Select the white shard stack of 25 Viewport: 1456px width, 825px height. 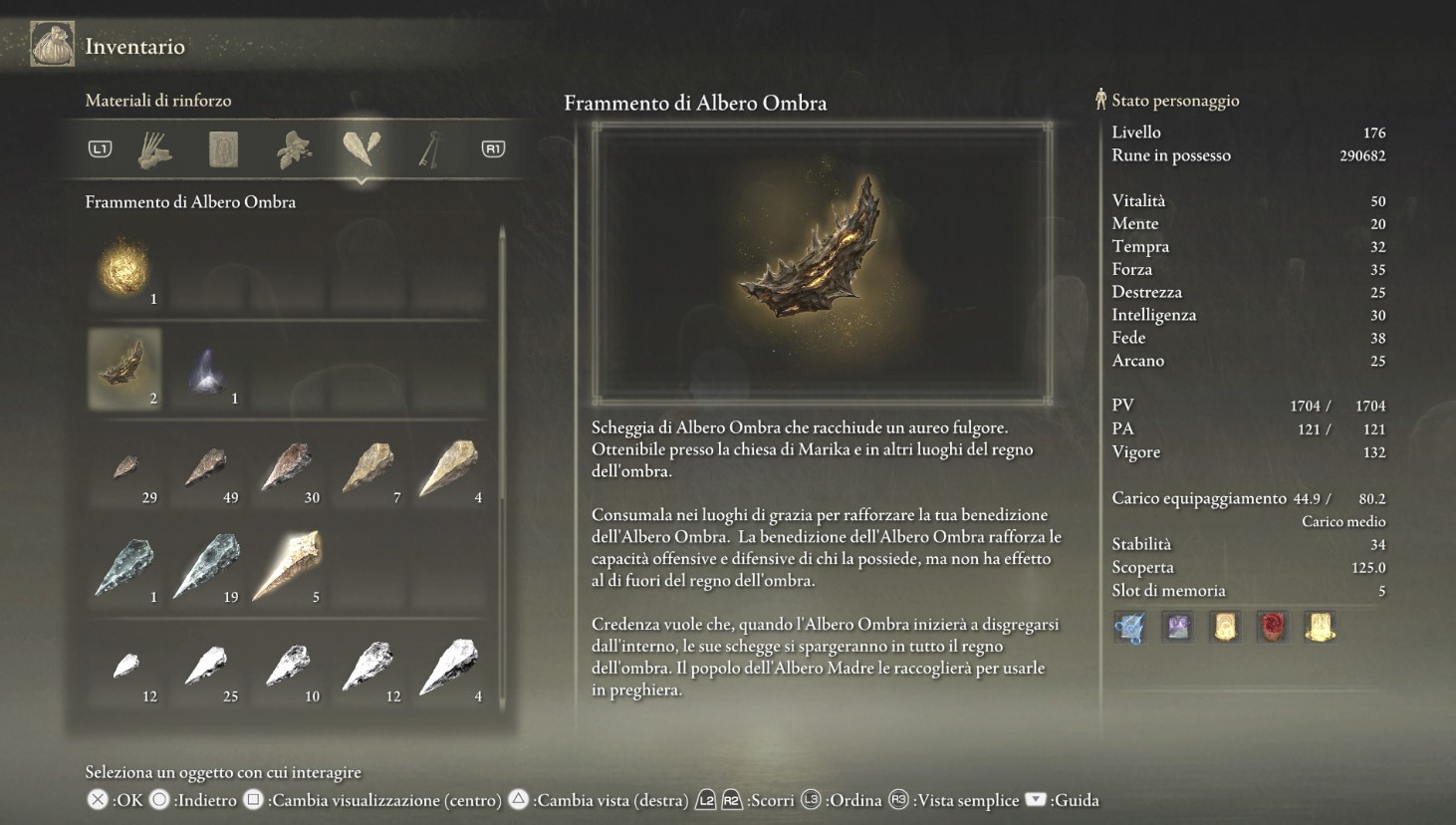coord(206,668)
